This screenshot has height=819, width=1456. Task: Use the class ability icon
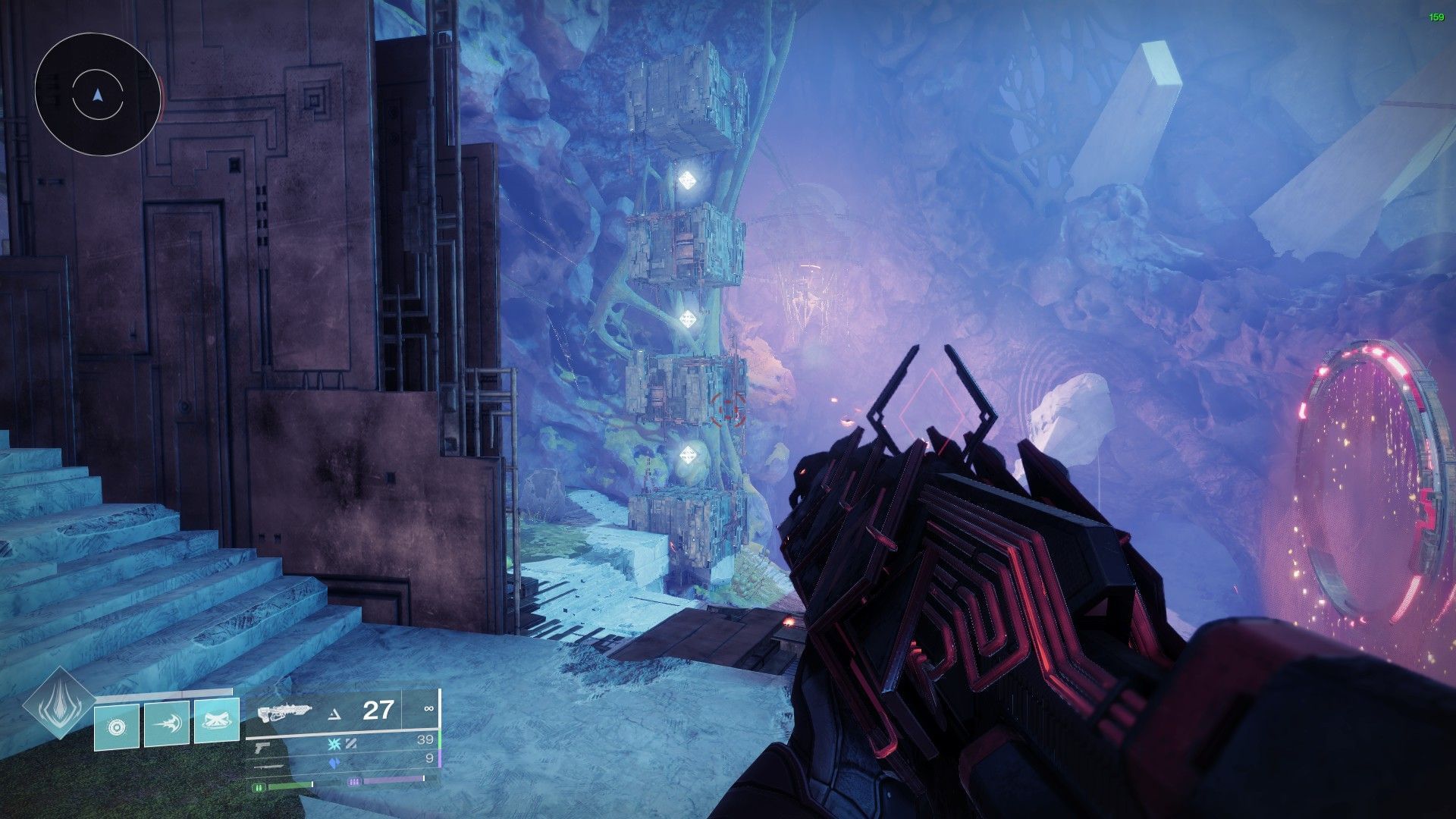click(x=217, y=723)
